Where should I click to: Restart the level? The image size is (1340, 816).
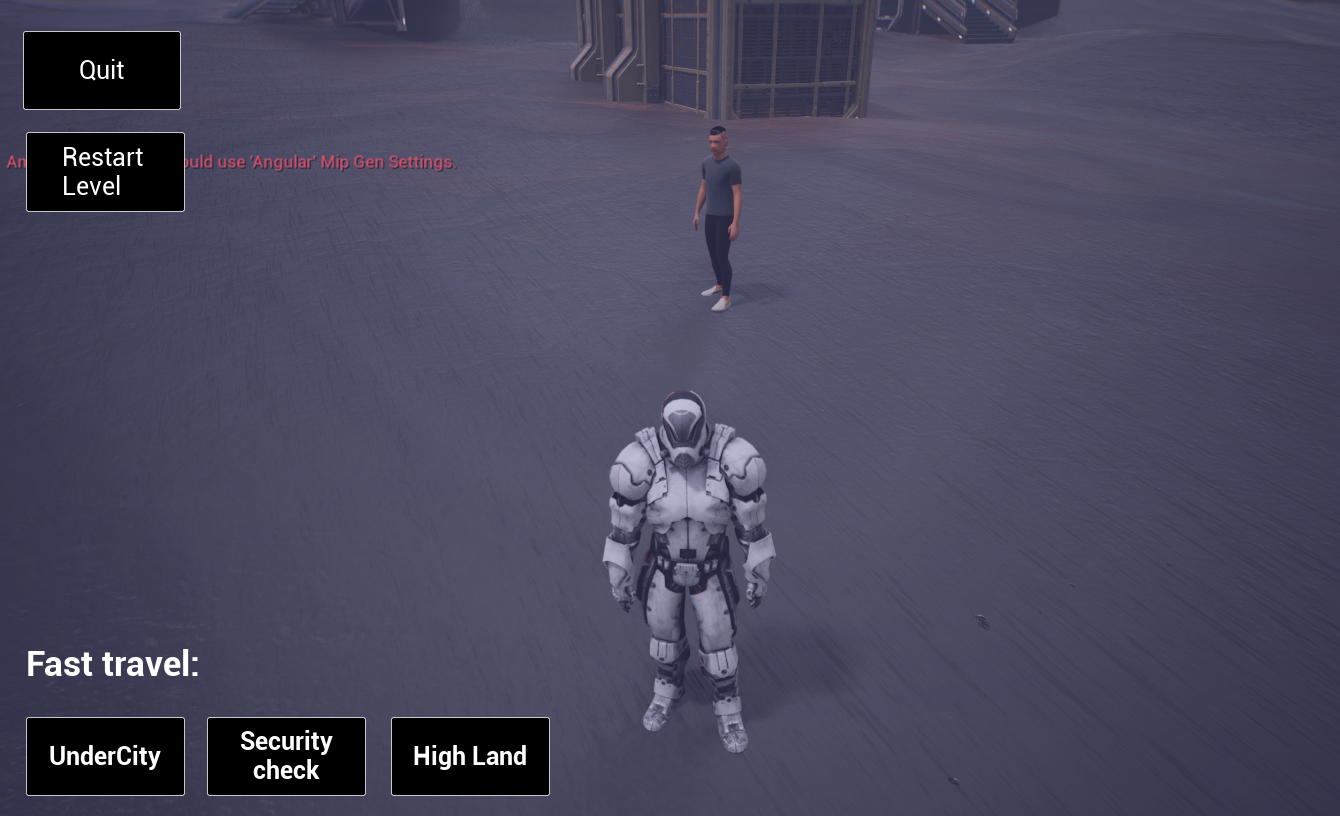(105, 172)
